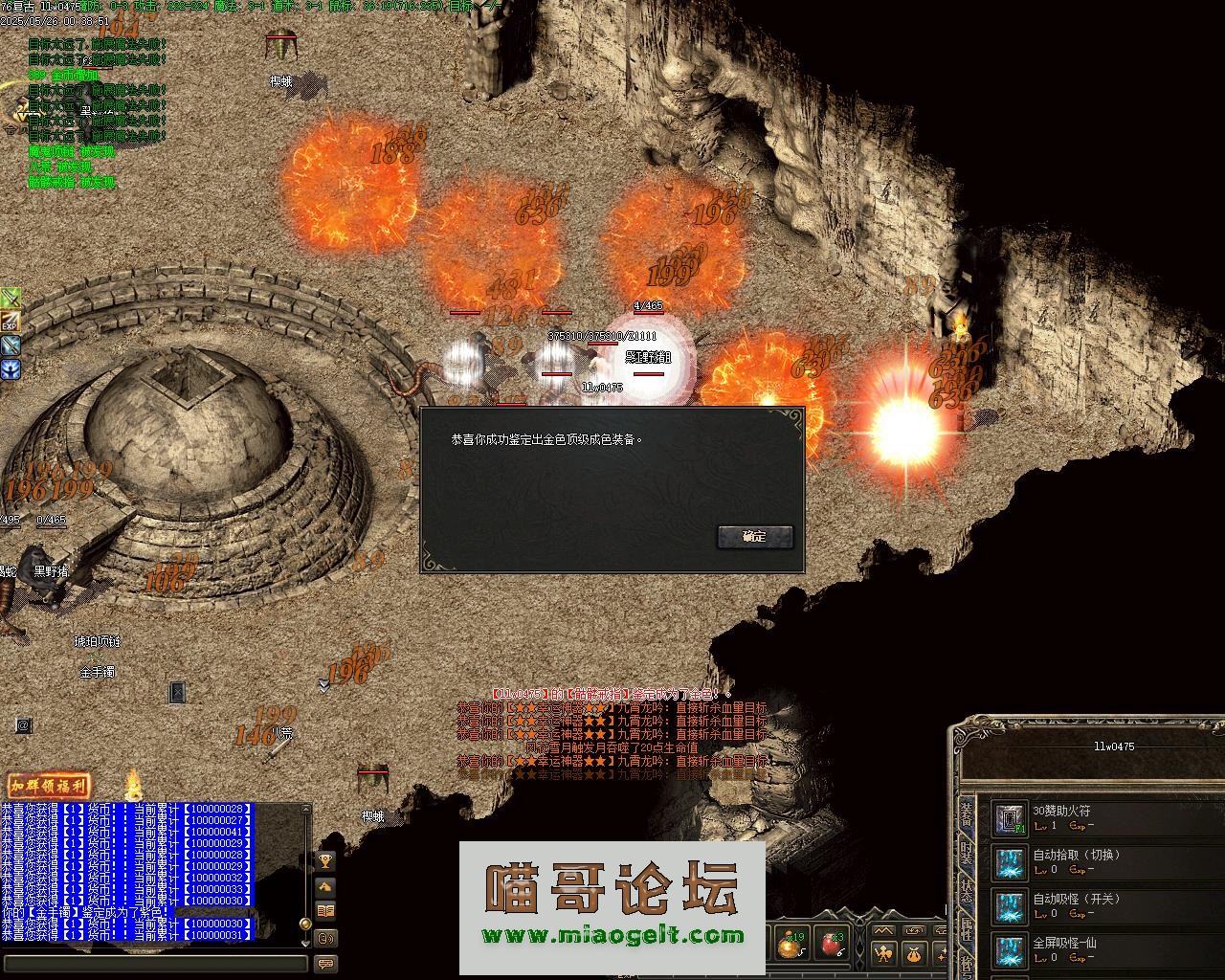The image size is (1225, 980).
Task: Open the bag inventory pouch icon
Action: [914, 953]
